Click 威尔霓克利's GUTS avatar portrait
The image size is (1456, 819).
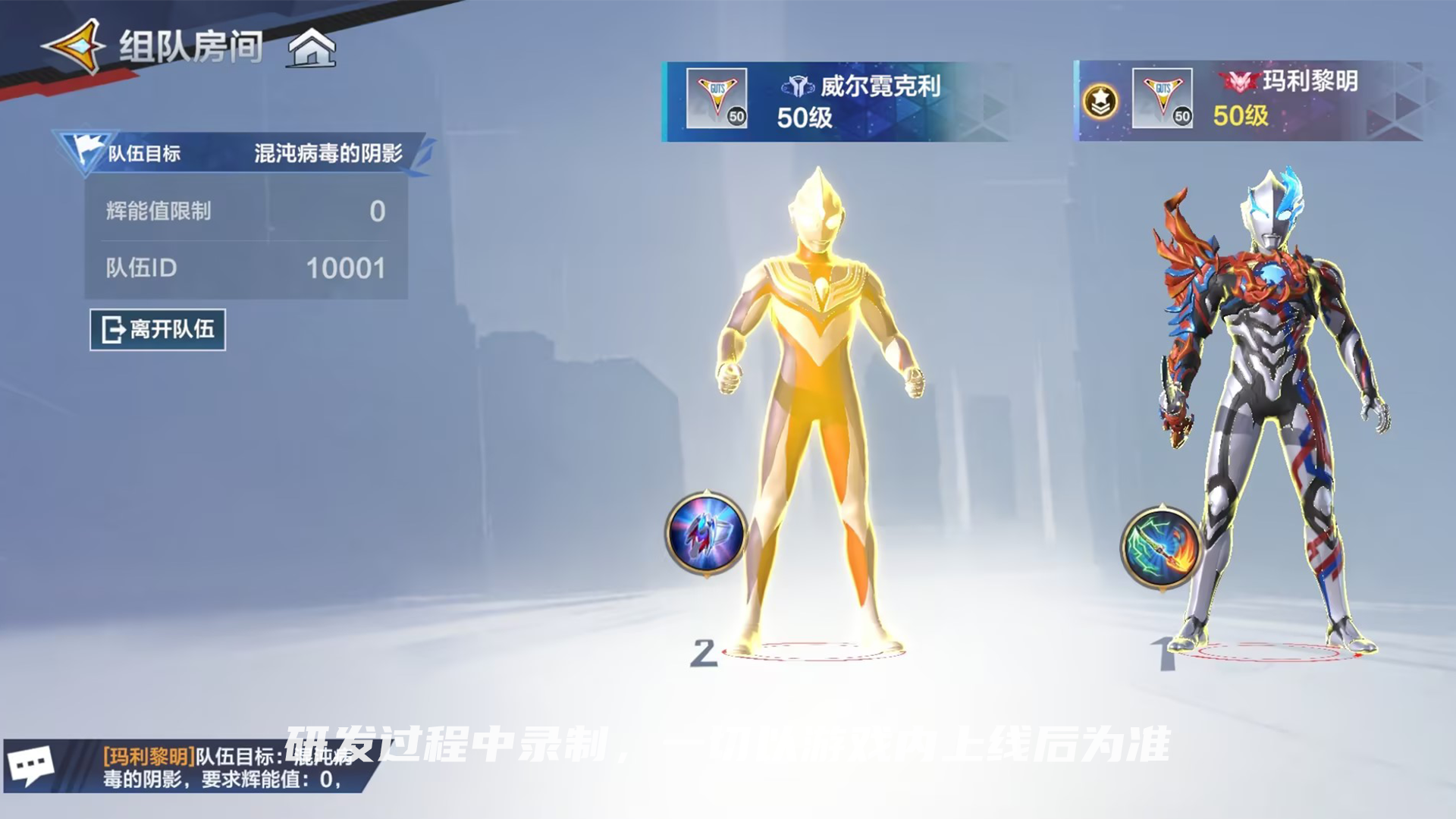pyautogui.click(x=717, y=96)
